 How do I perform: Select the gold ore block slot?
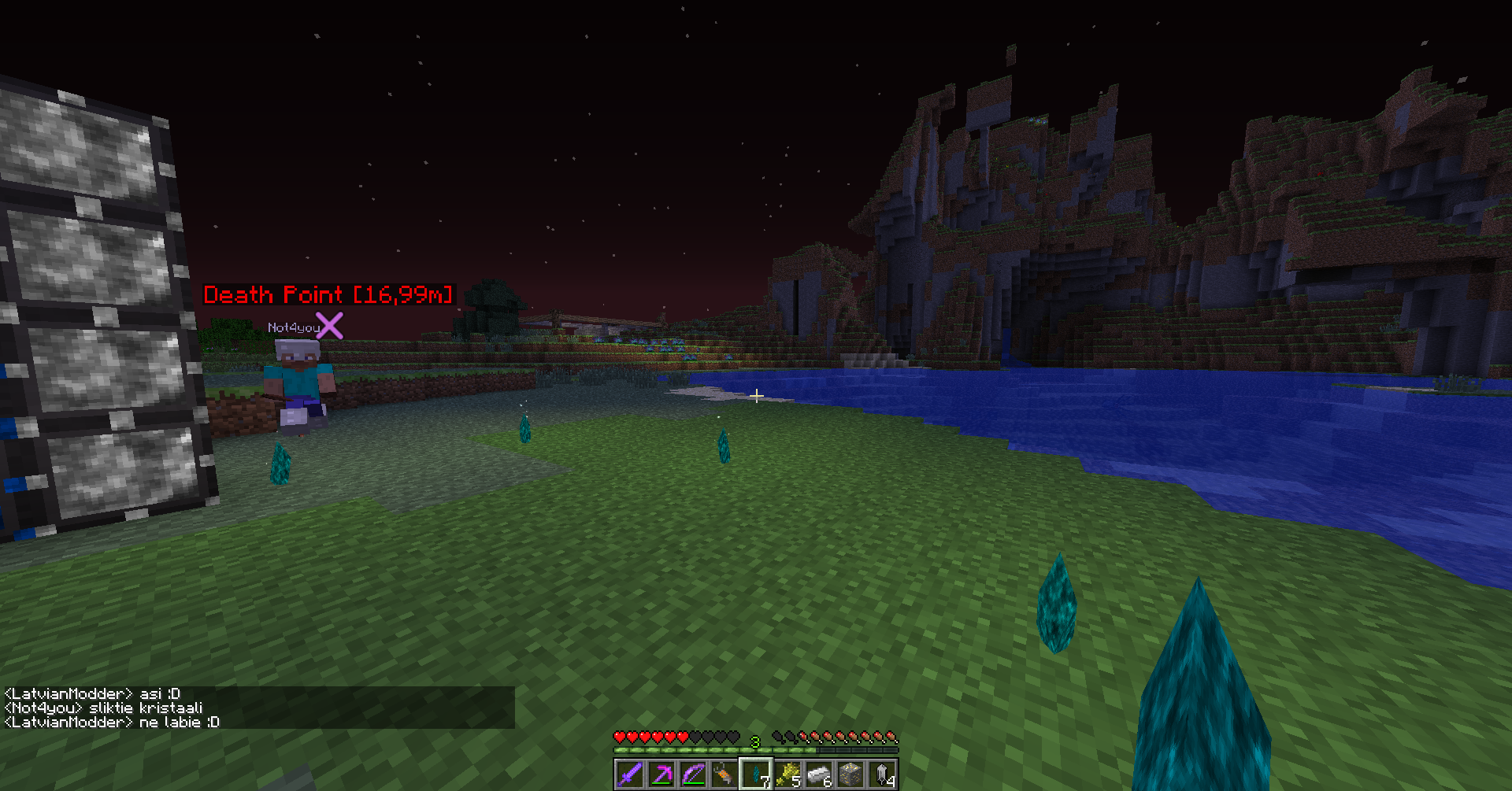tap(850, 774)
